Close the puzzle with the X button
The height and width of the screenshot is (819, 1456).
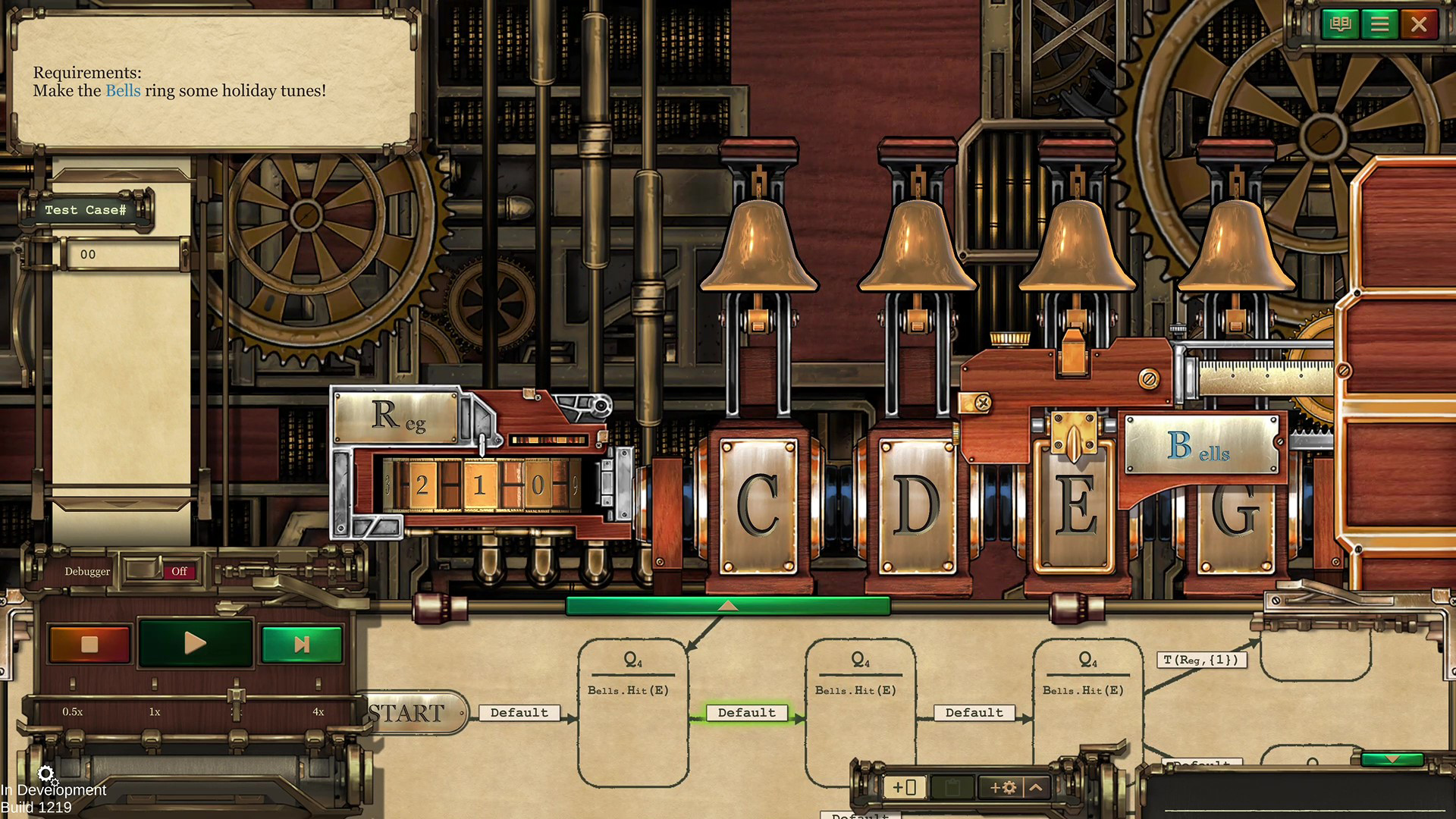(1419, 24)
